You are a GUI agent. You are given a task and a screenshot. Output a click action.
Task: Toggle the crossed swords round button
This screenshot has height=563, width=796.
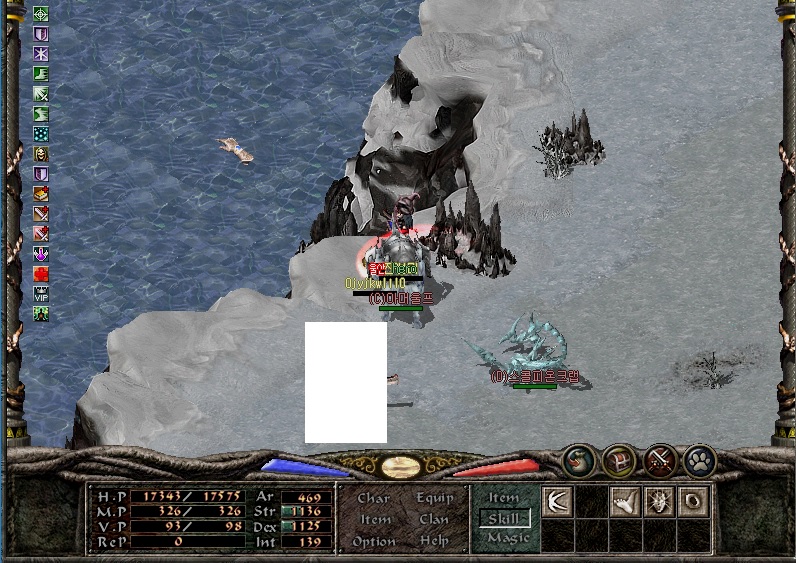tap(660, 461)
